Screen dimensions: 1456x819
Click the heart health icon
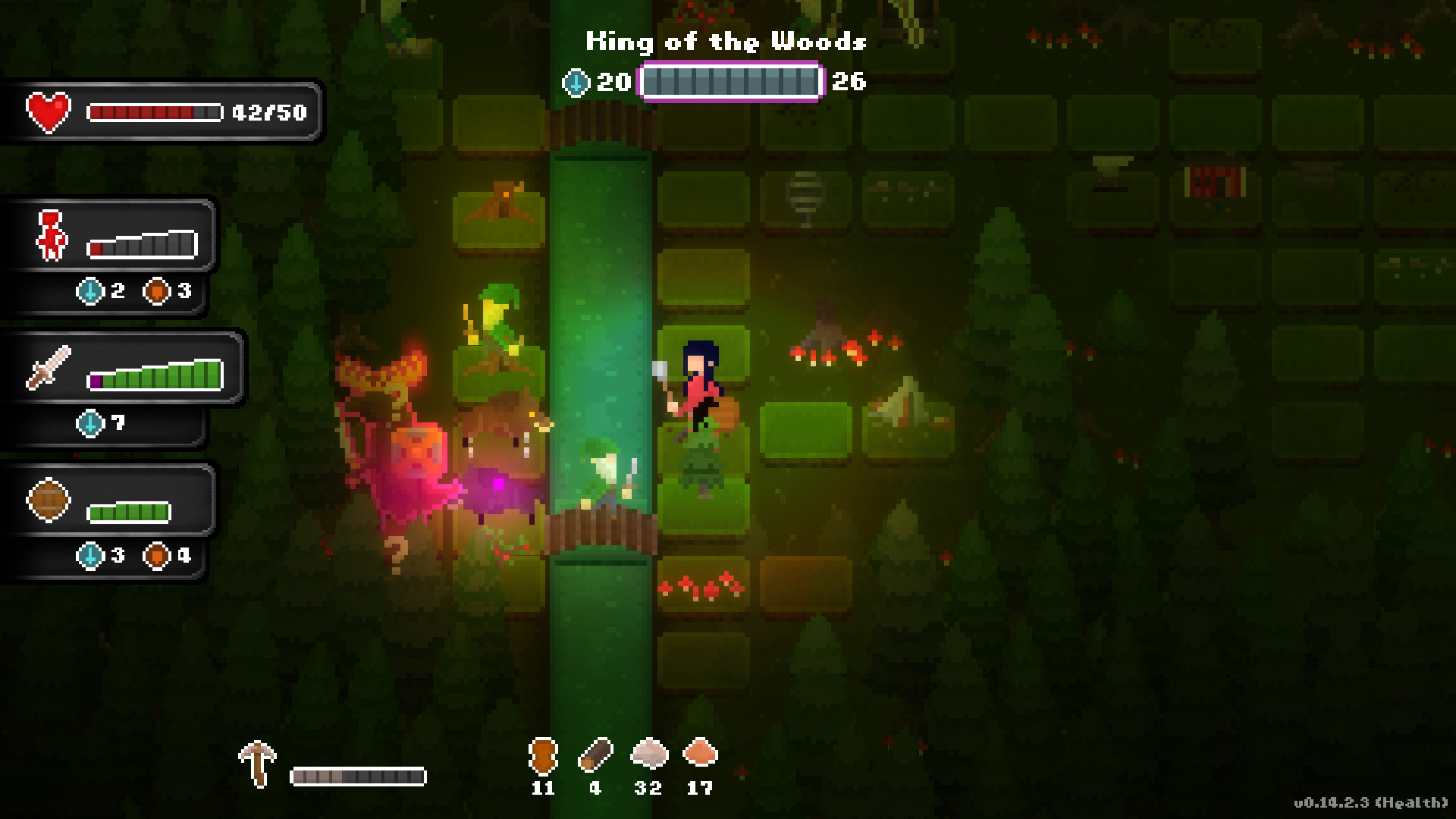coord(47,112)
